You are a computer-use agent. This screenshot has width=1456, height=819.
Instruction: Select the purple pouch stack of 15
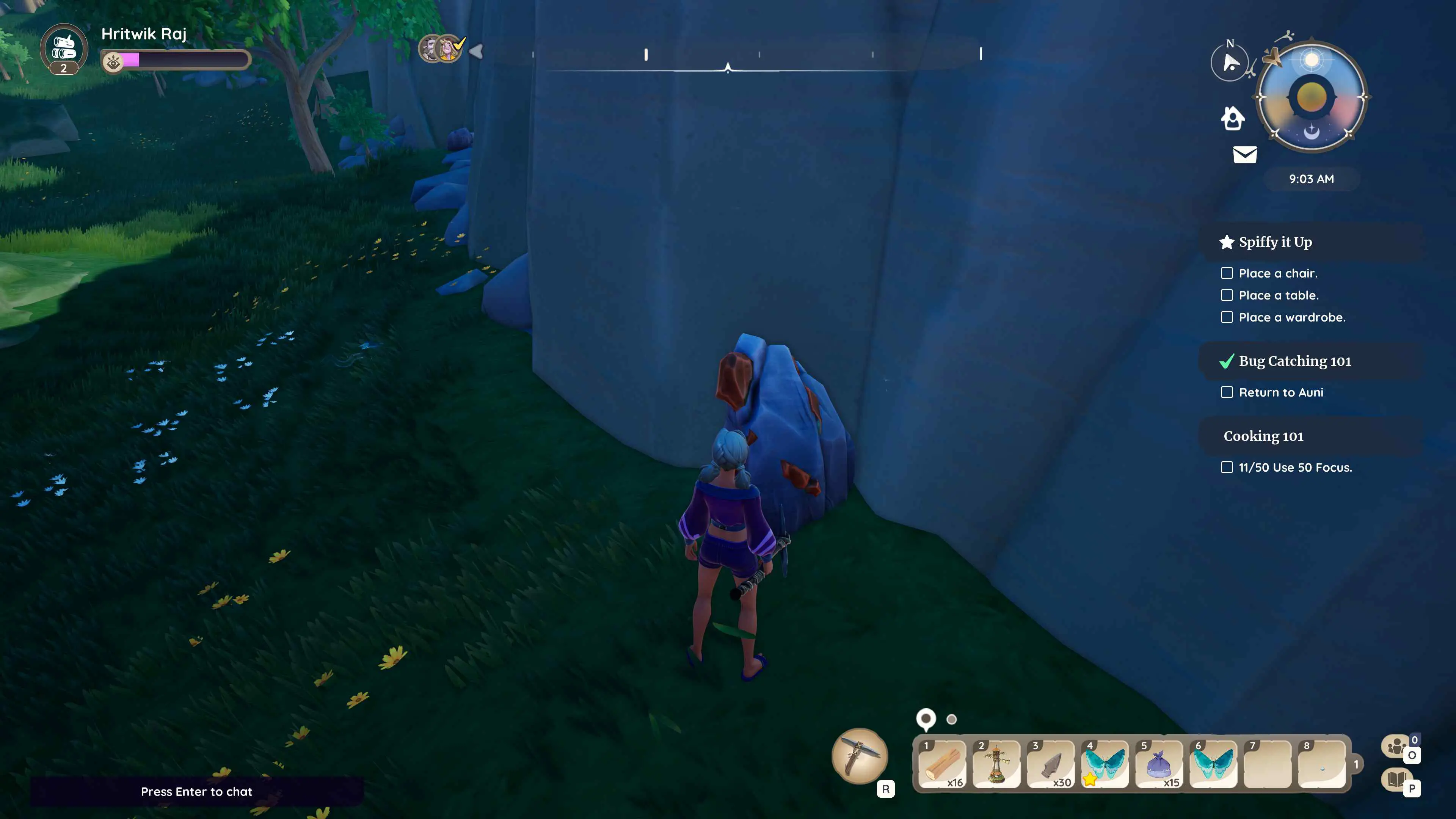[x=1159, y=764]
